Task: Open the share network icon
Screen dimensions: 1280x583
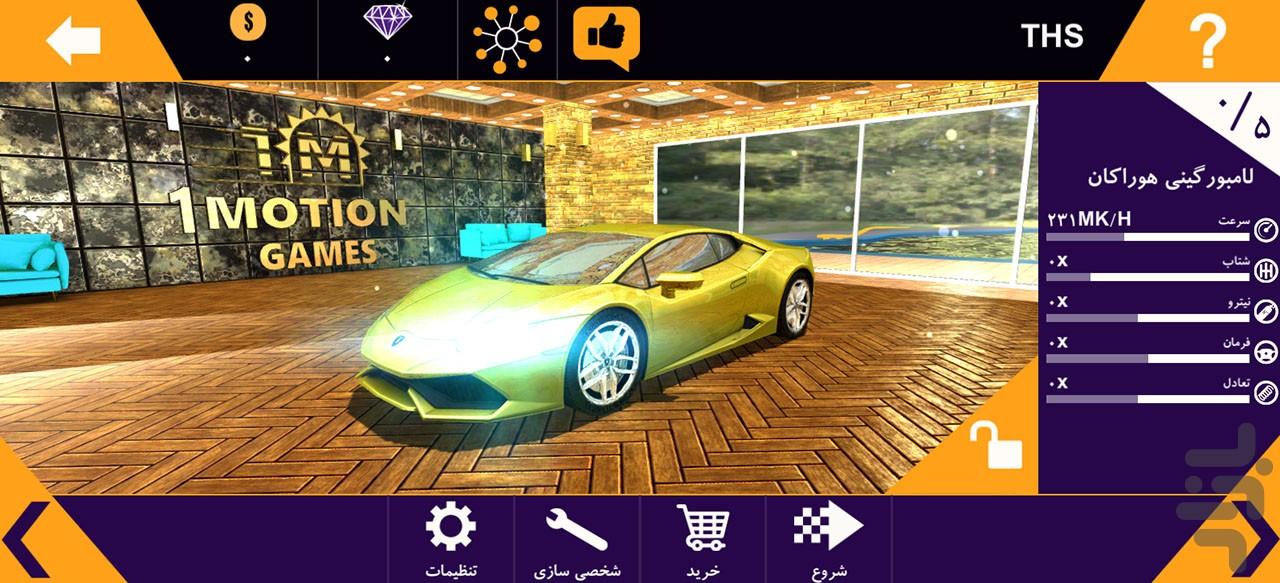Action: tap(506, 40)
